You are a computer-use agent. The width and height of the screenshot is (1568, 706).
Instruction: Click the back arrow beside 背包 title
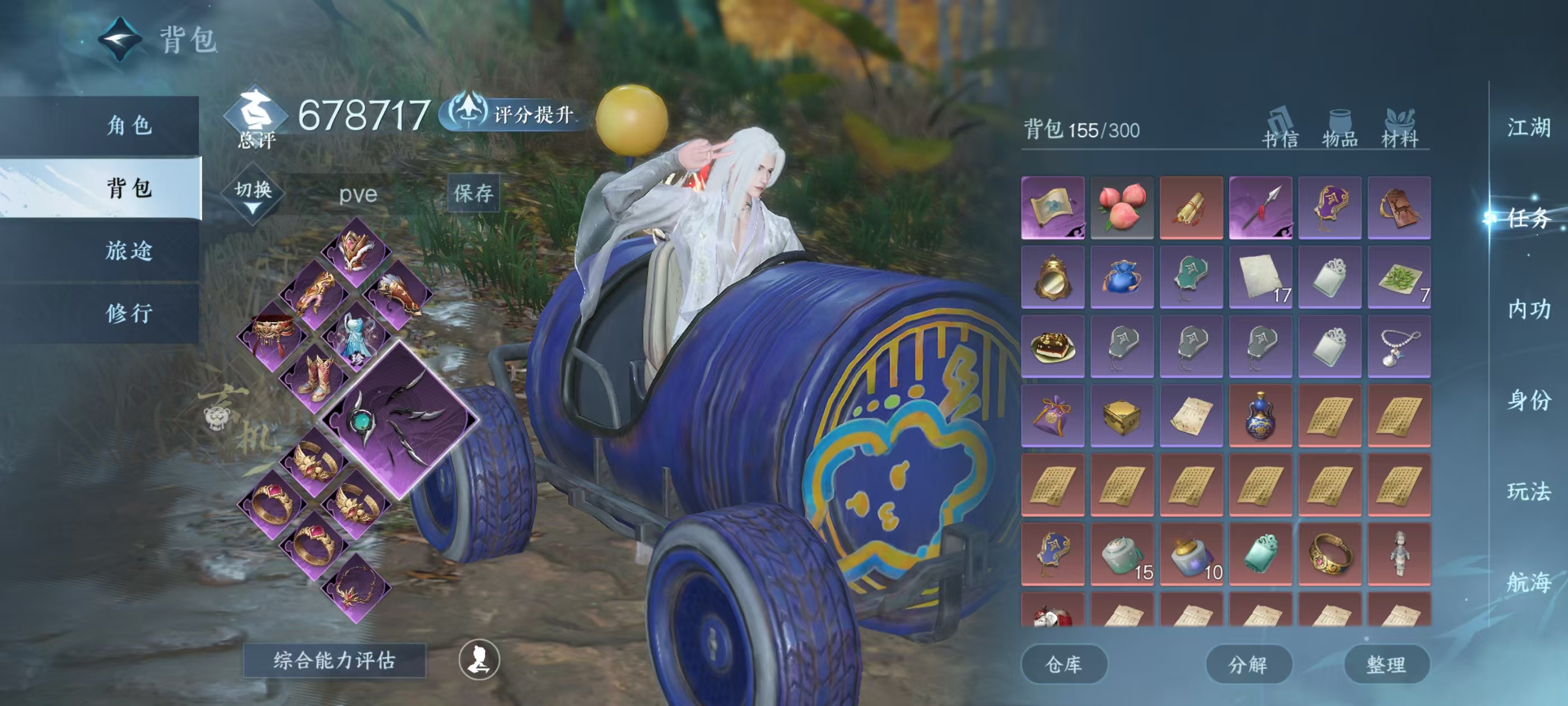coord(120,40)
